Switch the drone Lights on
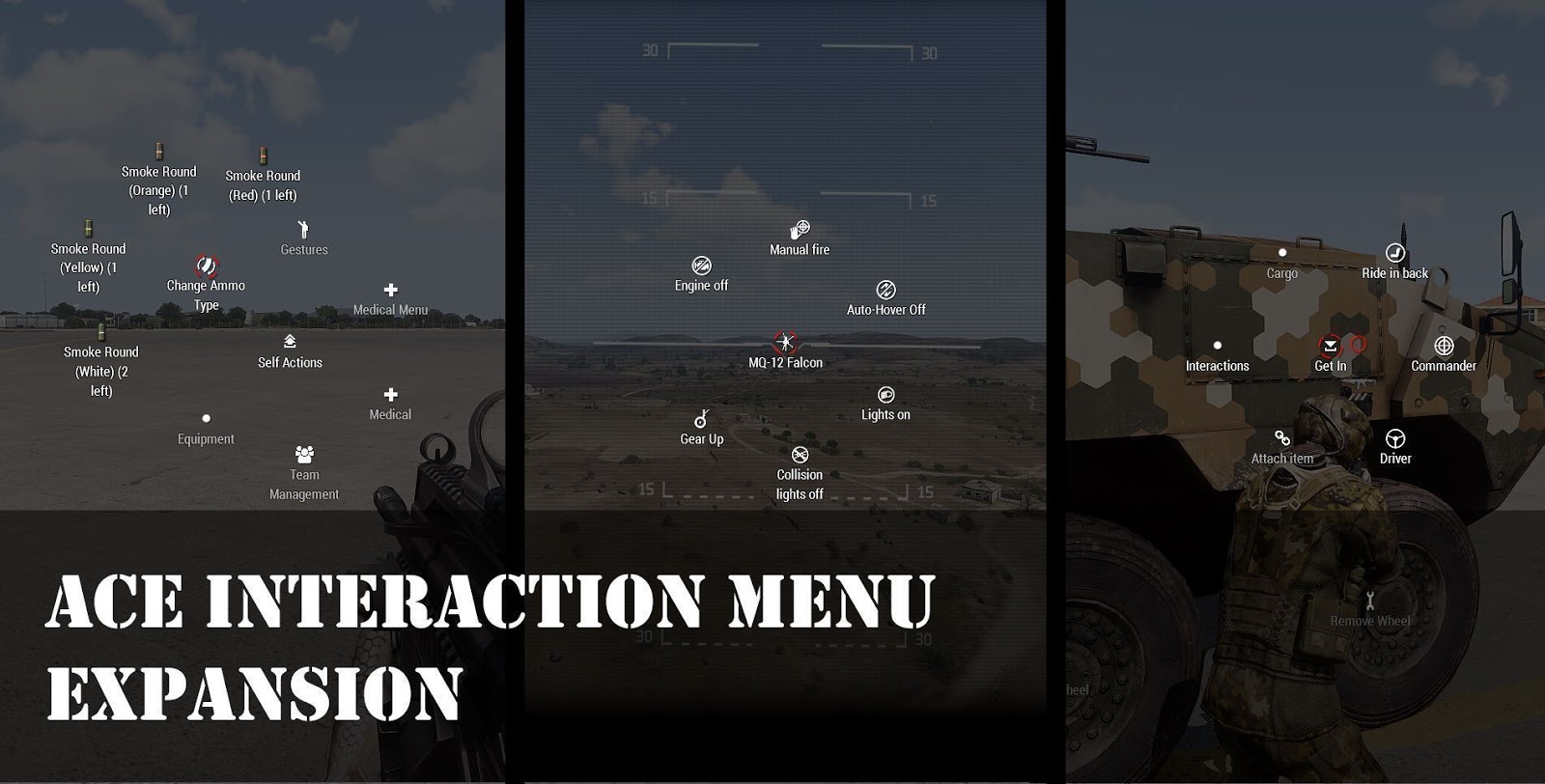The image size is (1545, 784). pos(885,393)
